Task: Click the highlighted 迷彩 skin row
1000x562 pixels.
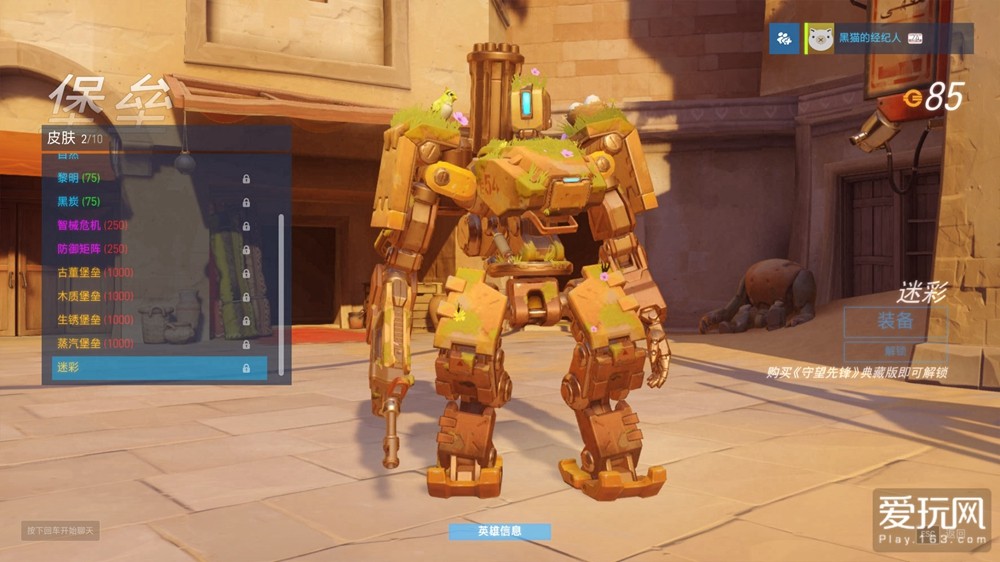Action: pos(159,368)
